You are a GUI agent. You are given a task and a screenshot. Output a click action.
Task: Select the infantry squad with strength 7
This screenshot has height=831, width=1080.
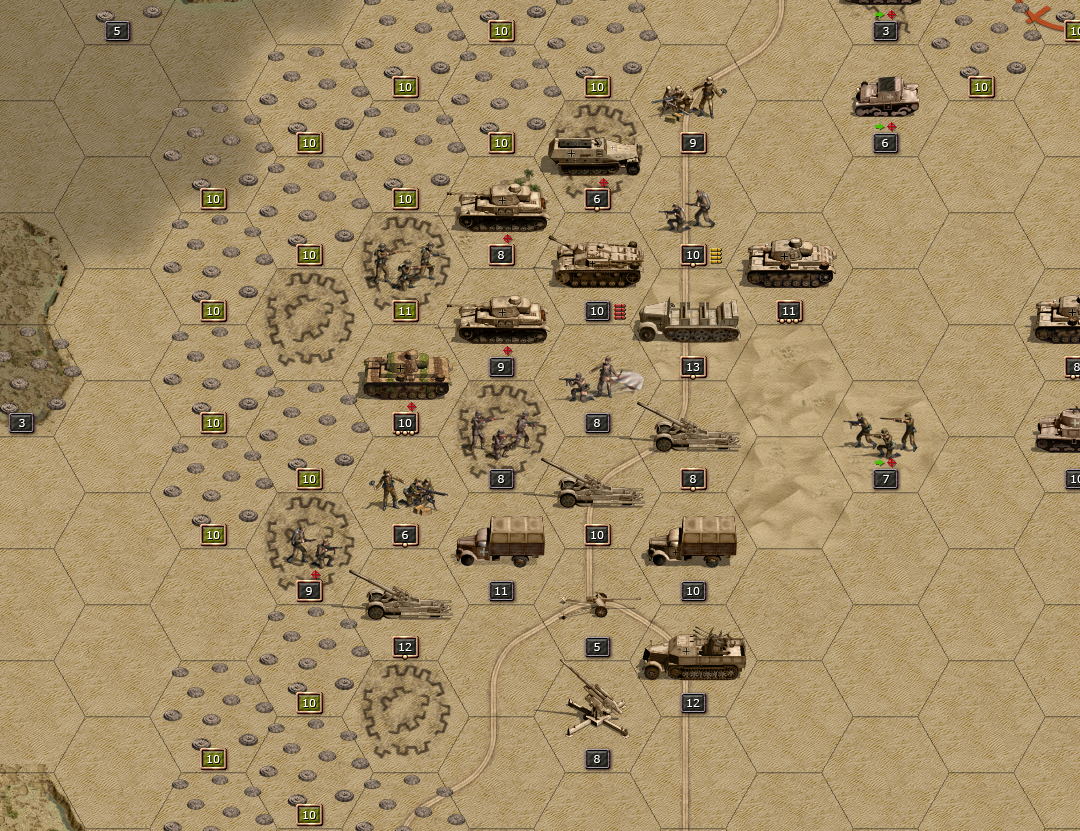(x=884, y=432)
